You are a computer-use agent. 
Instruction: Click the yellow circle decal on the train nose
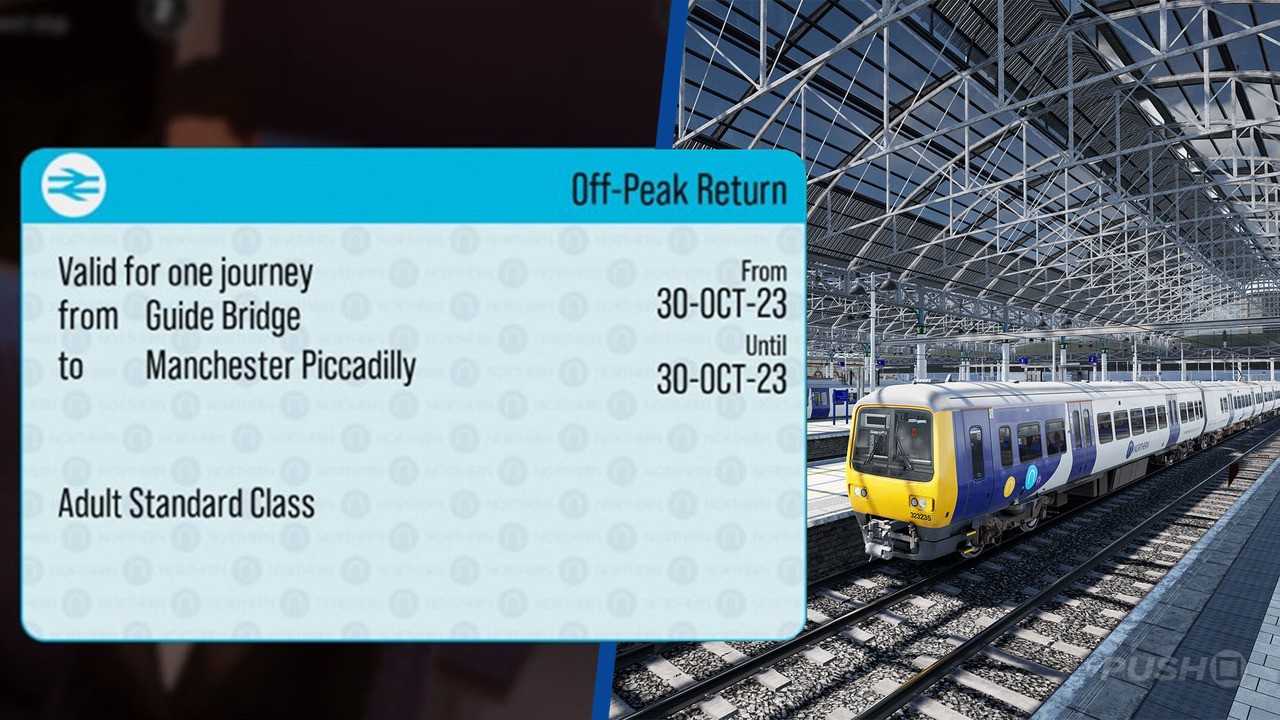point(1008,488)
